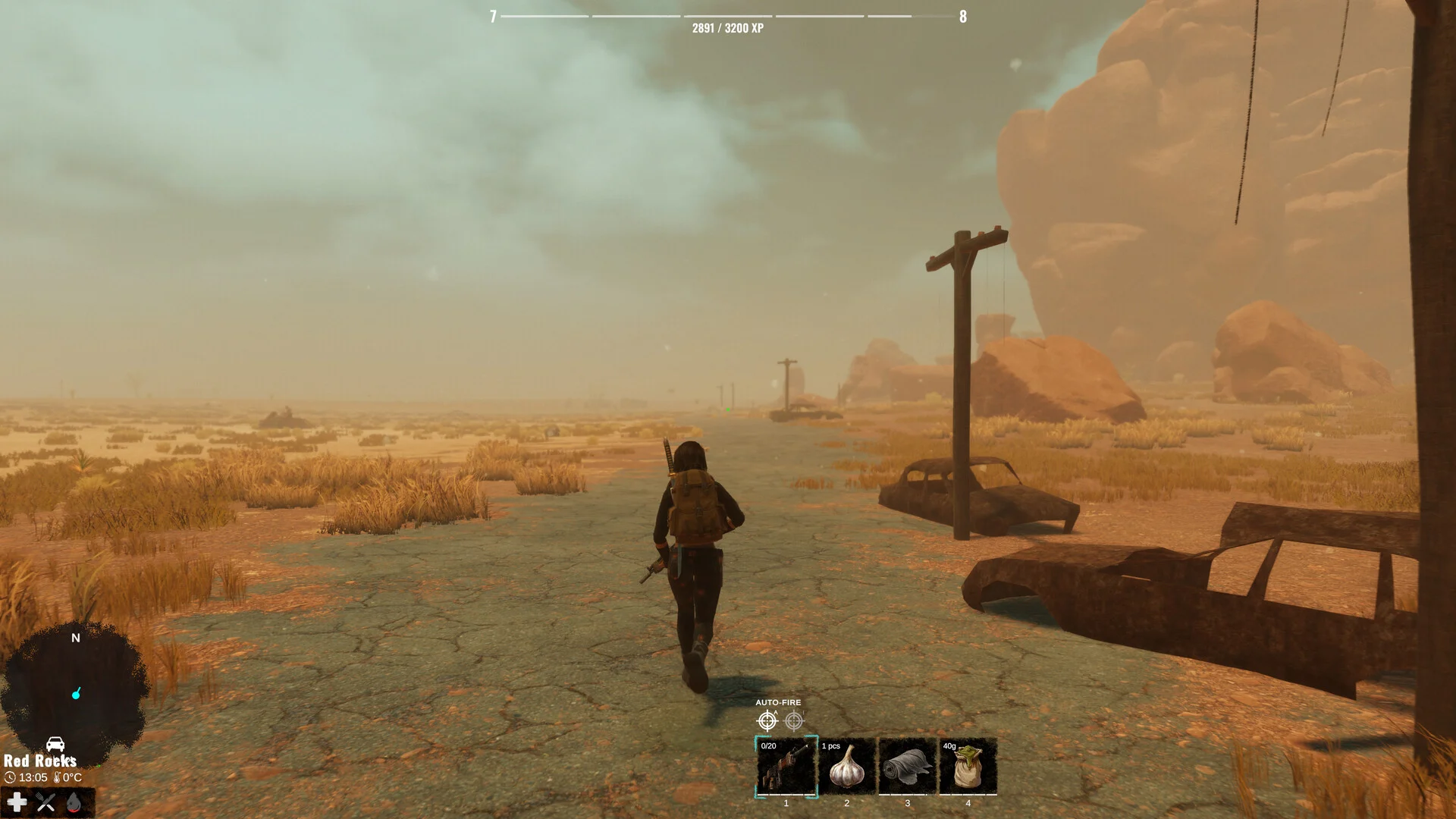Activate the bright auto-fire crosshair mode
Screen dimensions: 1456x819
[767, 720]
